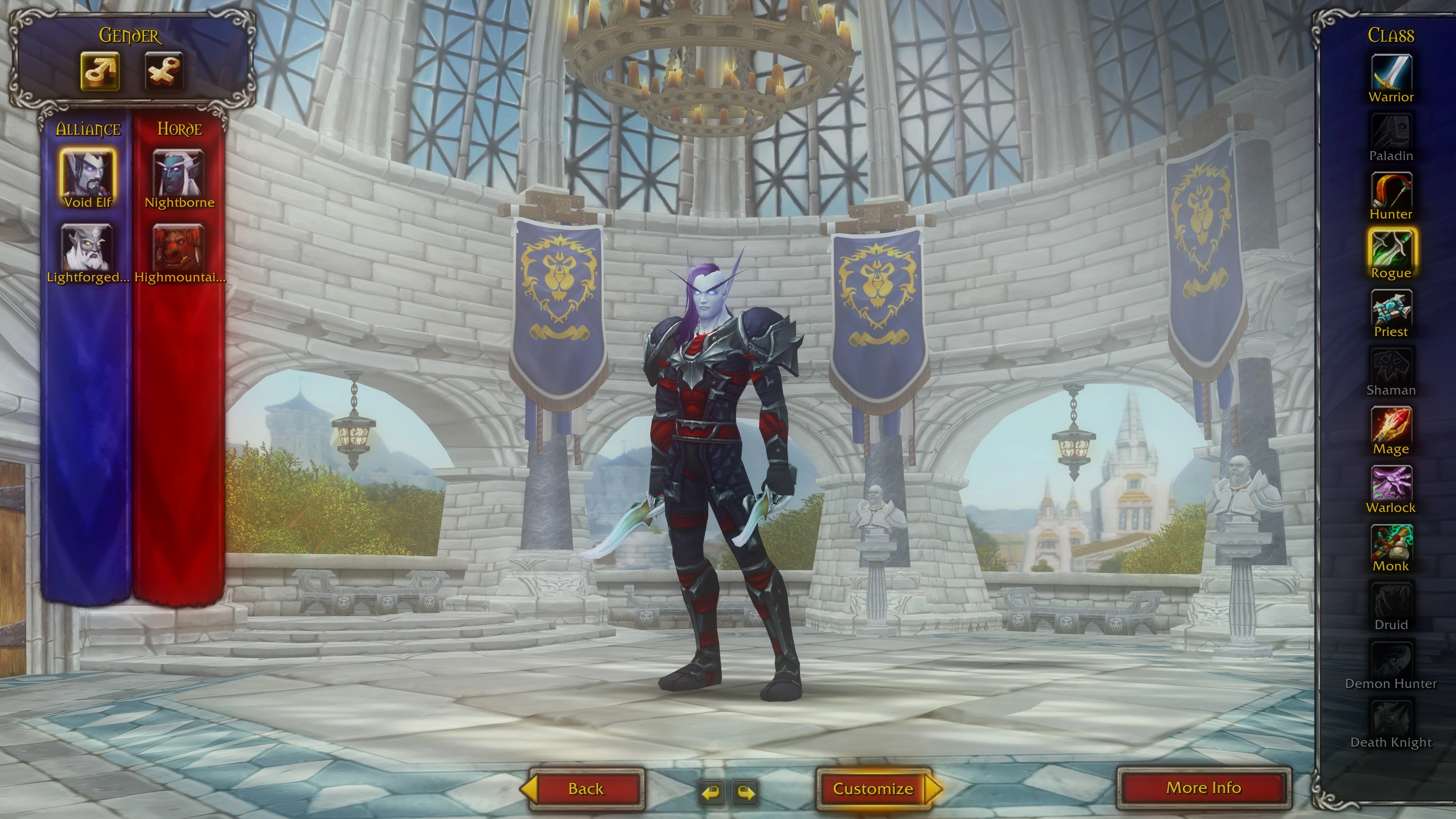Choose the Nightborne race
The width and height of the screenshot is (1456, 819).
pyautogui.click(x=179, y=174)
